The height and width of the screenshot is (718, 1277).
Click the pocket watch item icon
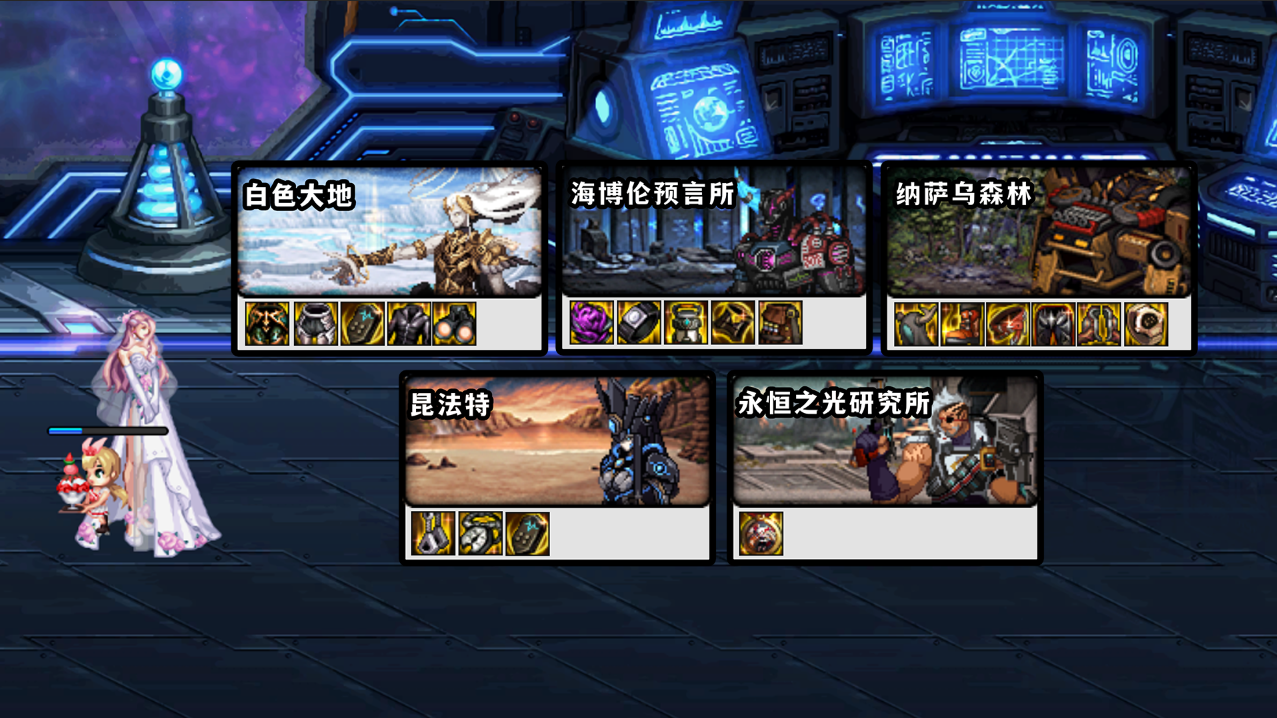click(480, 534)
